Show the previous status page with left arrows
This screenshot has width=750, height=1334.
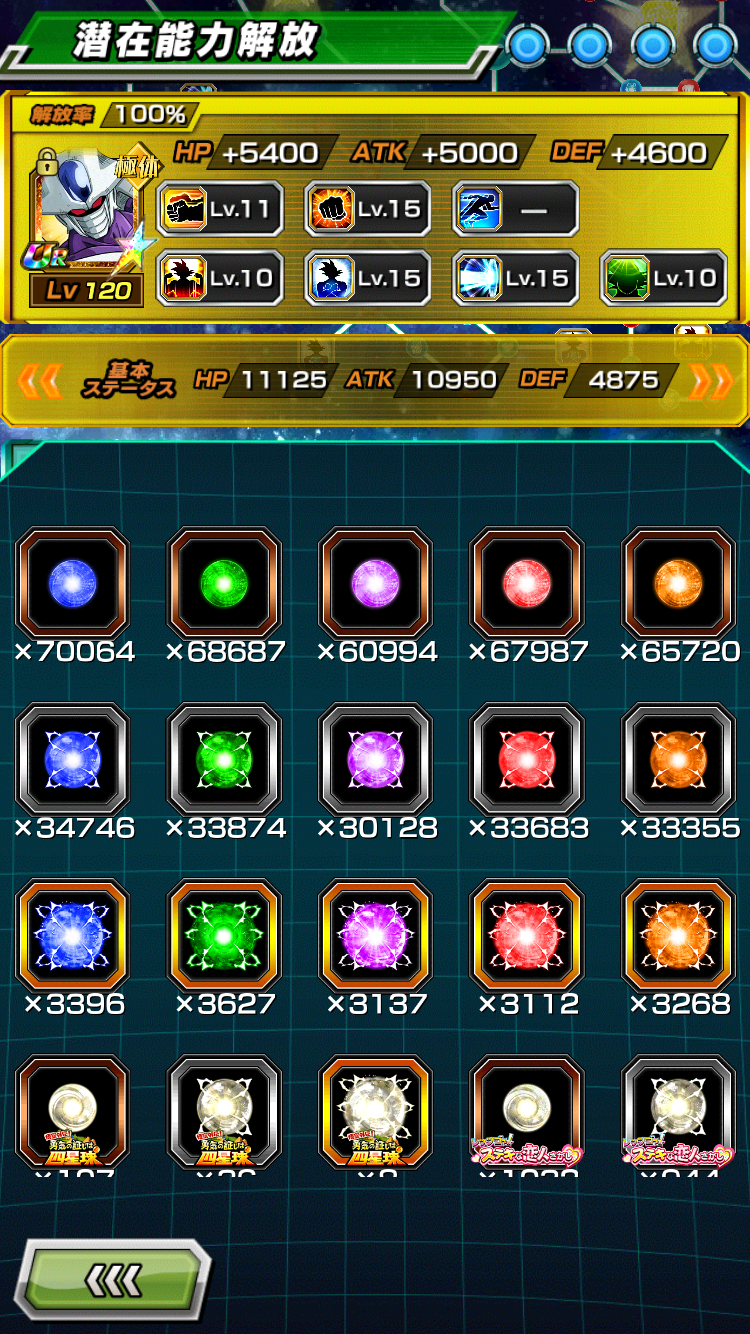tap(40, 380)
